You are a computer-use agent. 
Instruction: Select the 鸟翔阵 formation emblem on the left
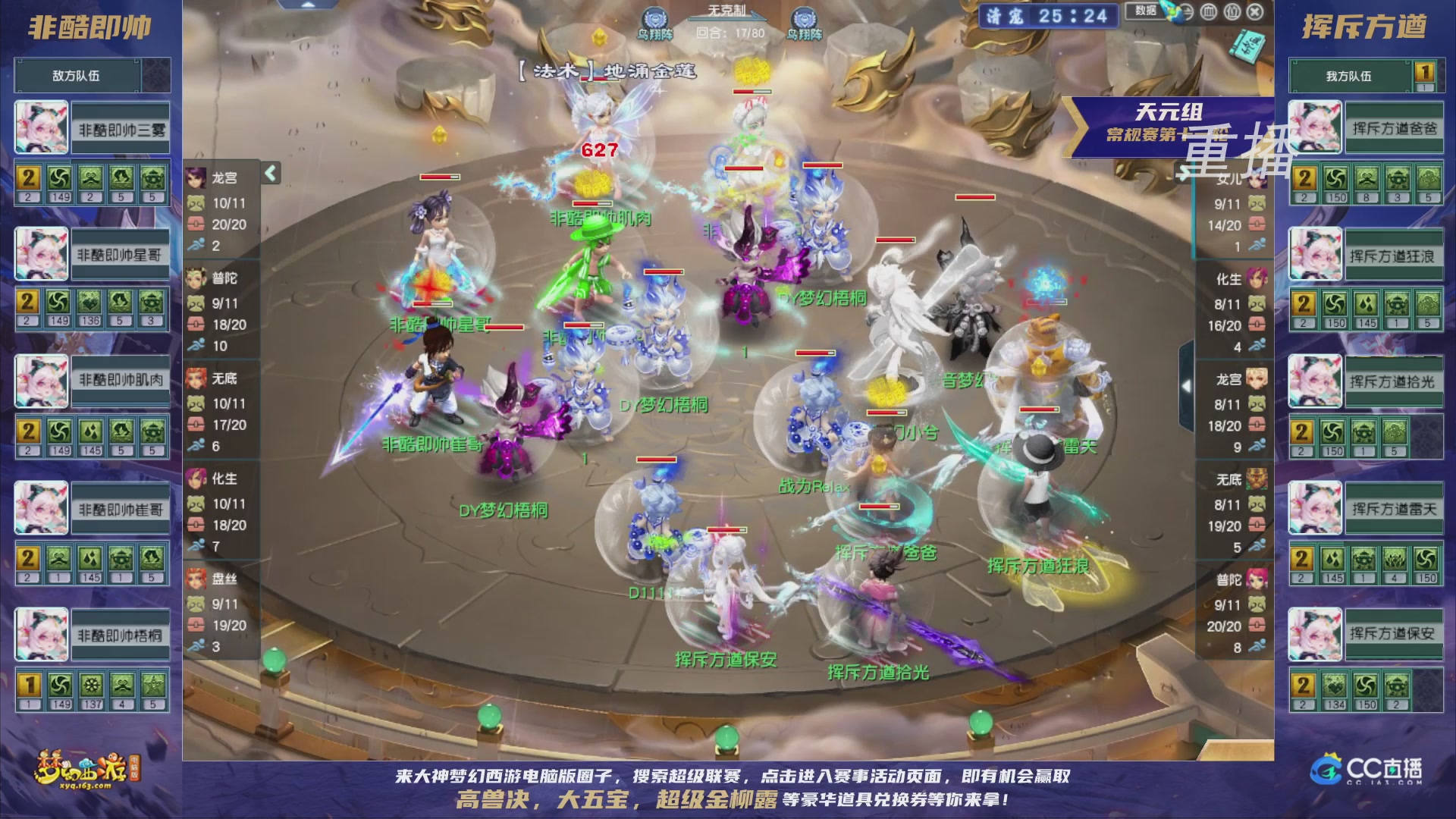point(654,15)
